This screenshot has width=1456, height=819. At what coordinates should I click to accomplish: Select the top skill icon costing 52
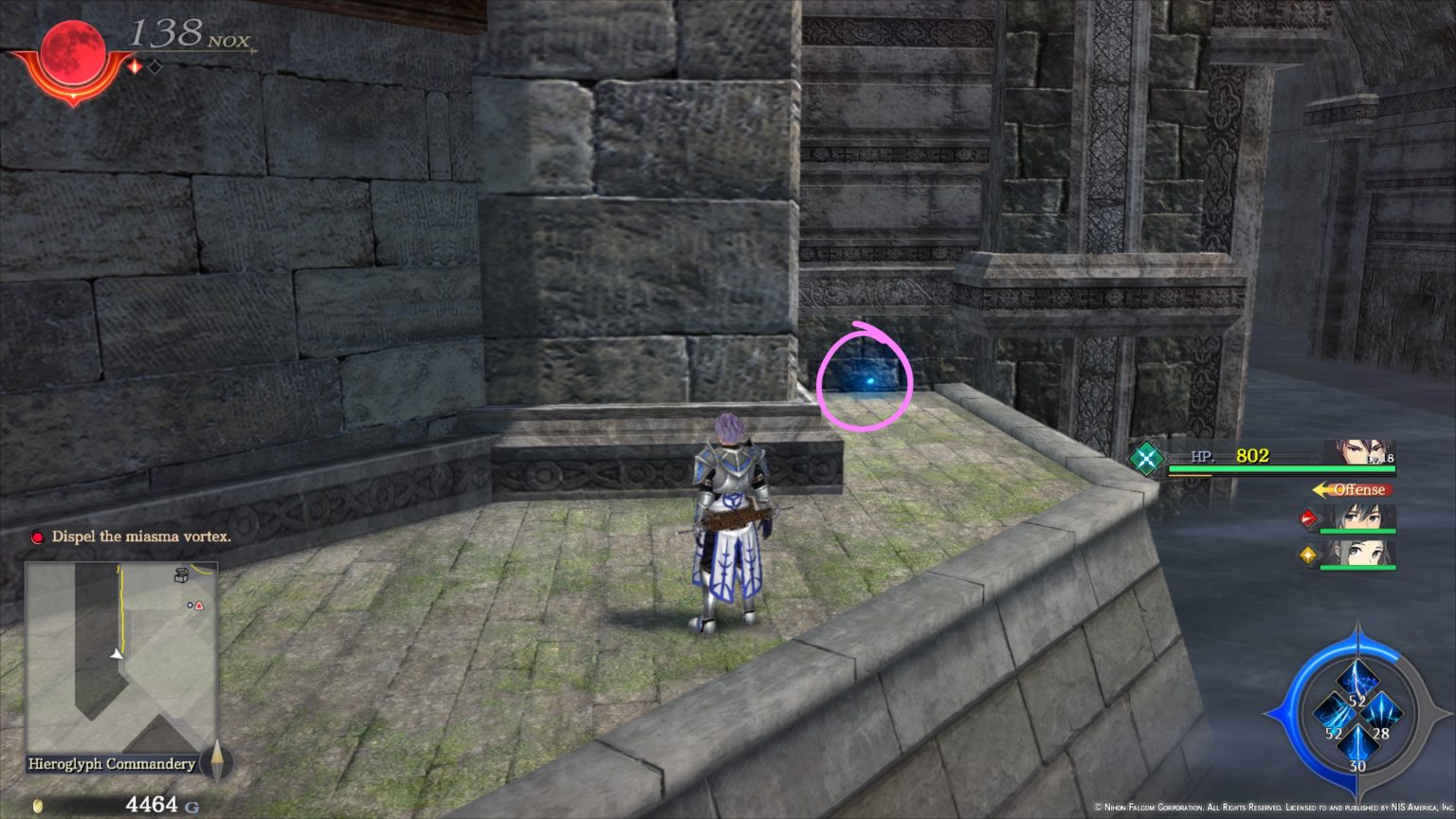(x=1358, y=678)
